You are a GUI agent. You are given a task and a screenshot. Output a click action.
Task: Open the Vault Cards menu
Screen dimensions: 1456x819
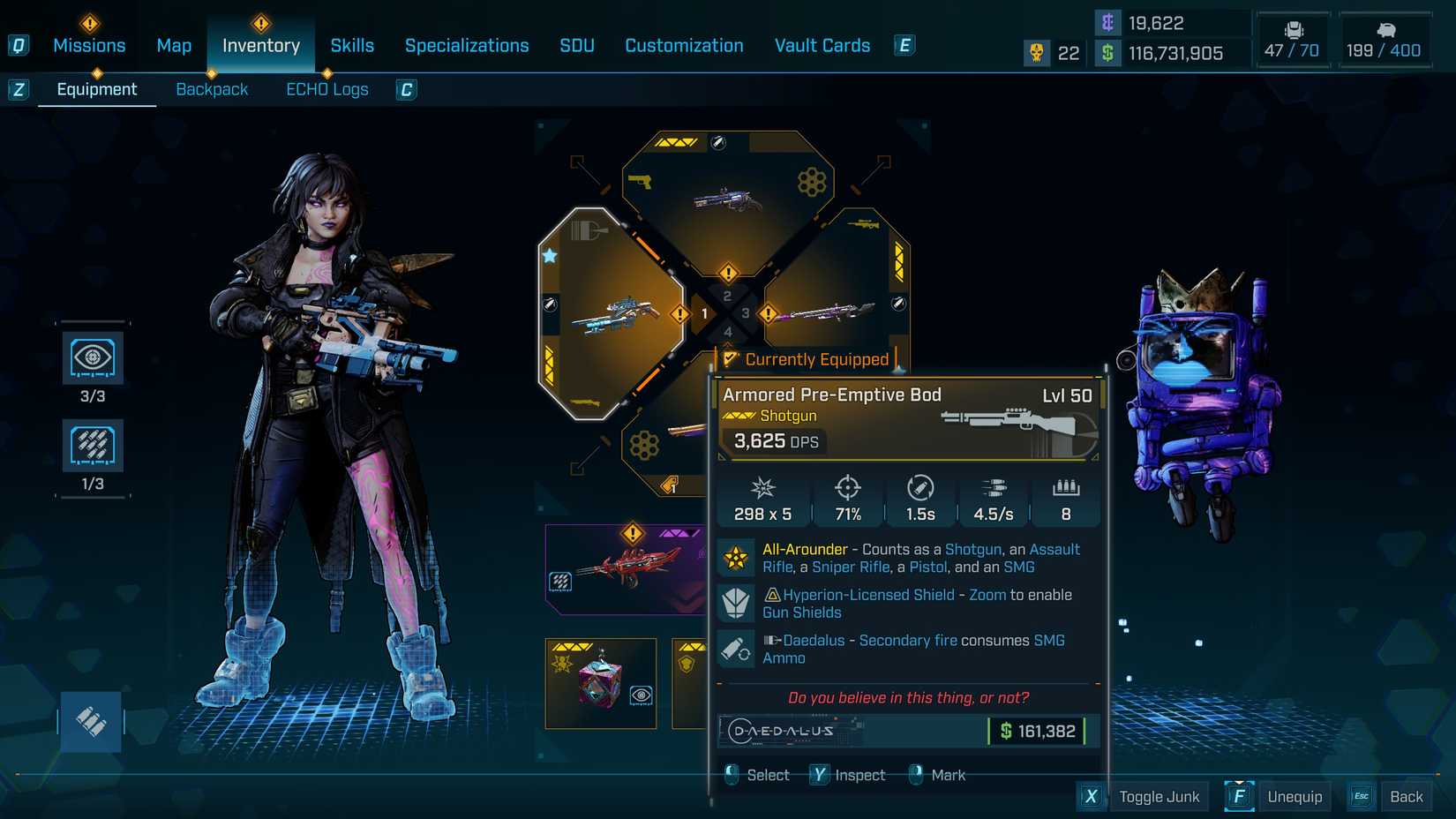coord(822,45)
